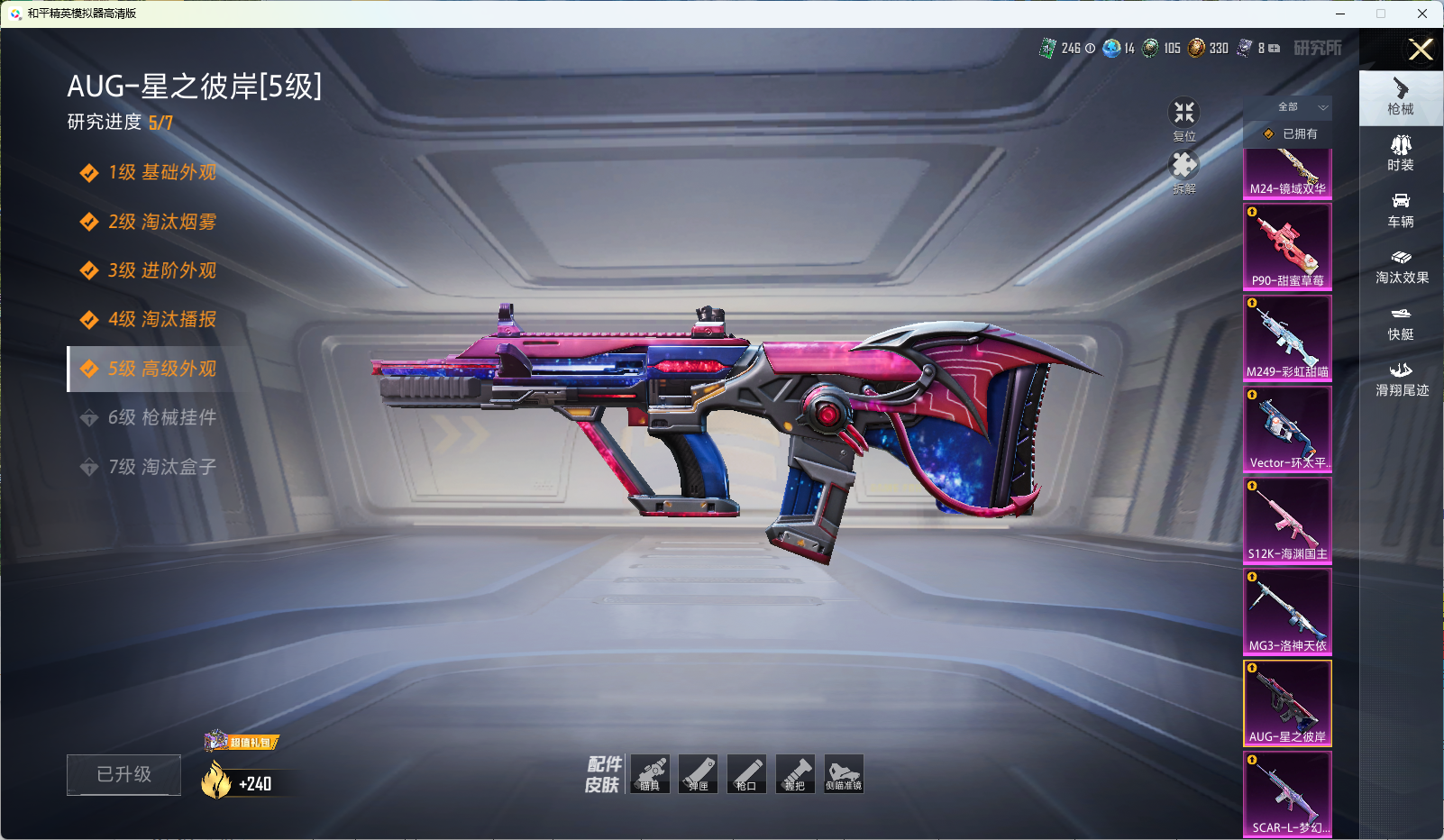View level 7 淘汰盒子 entry

(161, 467)
